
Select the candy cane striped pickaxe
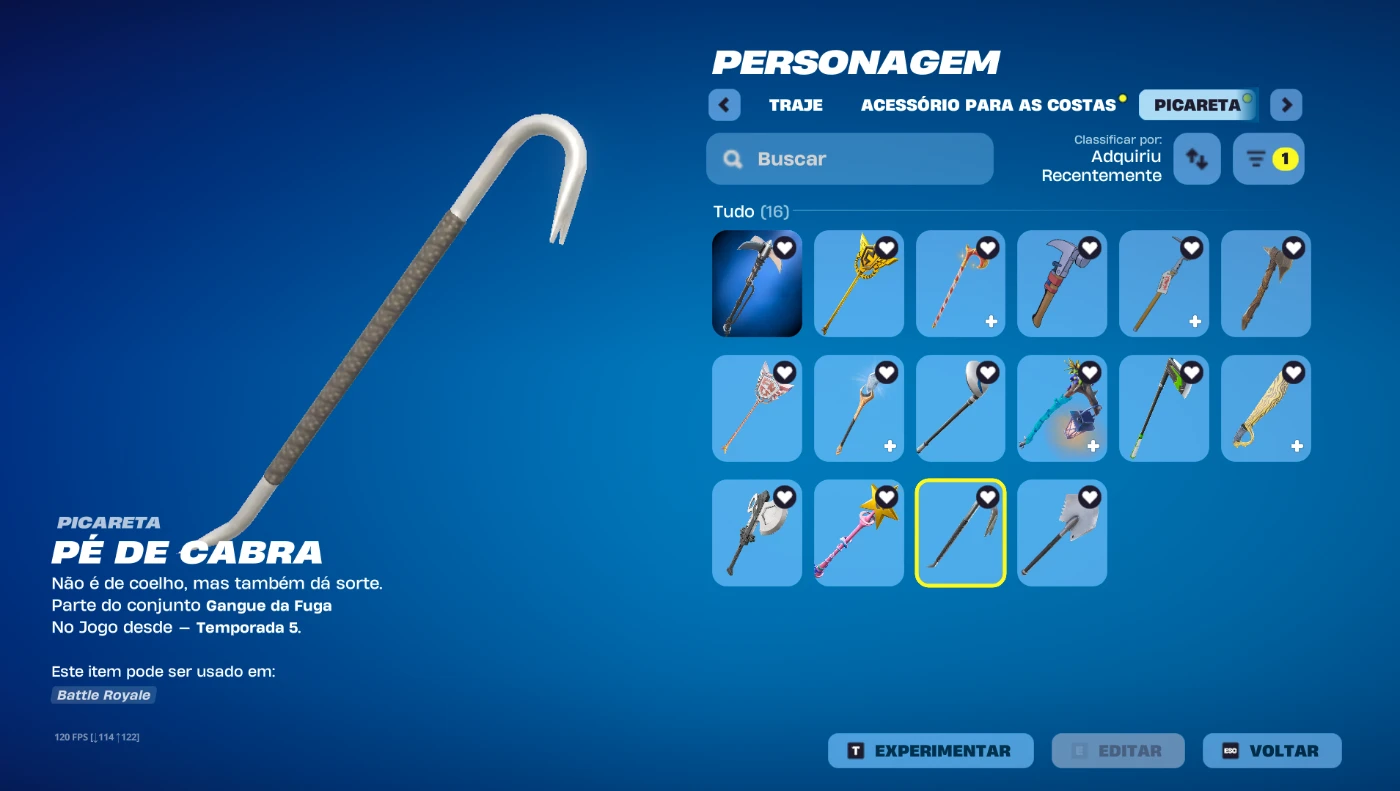(960, 284)
